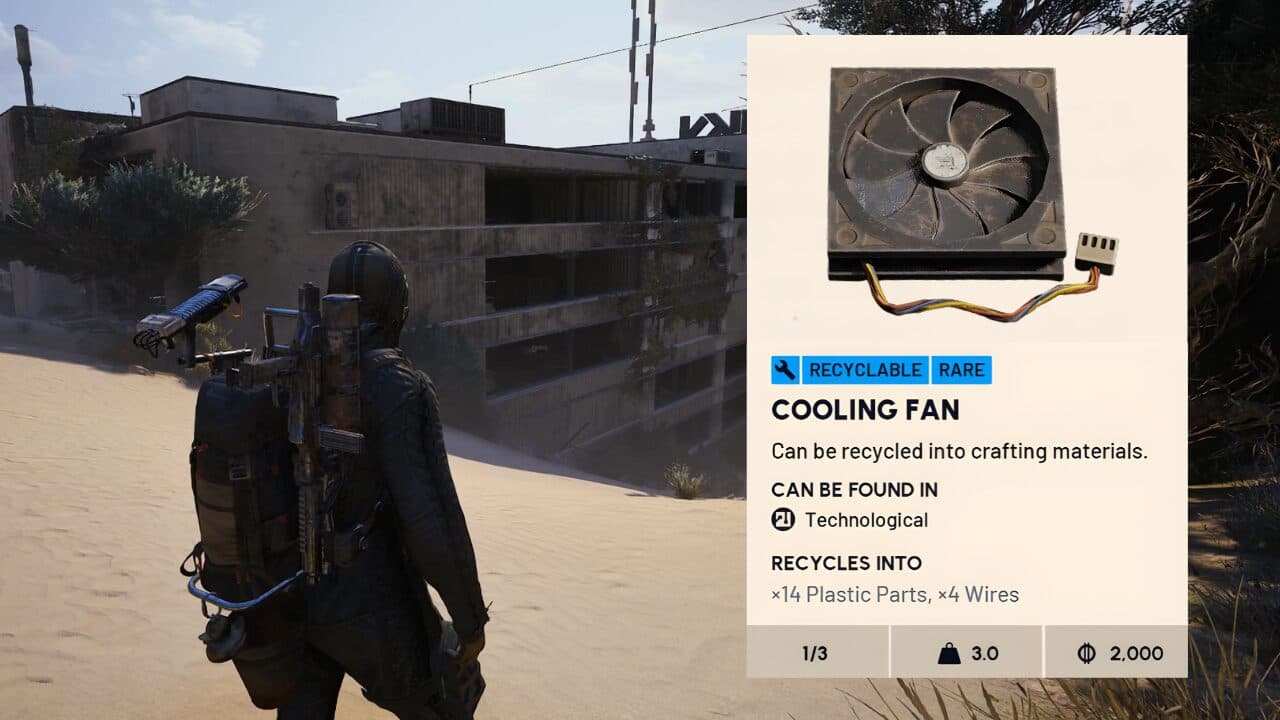
Task: Select the COOLING FAN title
Action: tap(865, 409)
